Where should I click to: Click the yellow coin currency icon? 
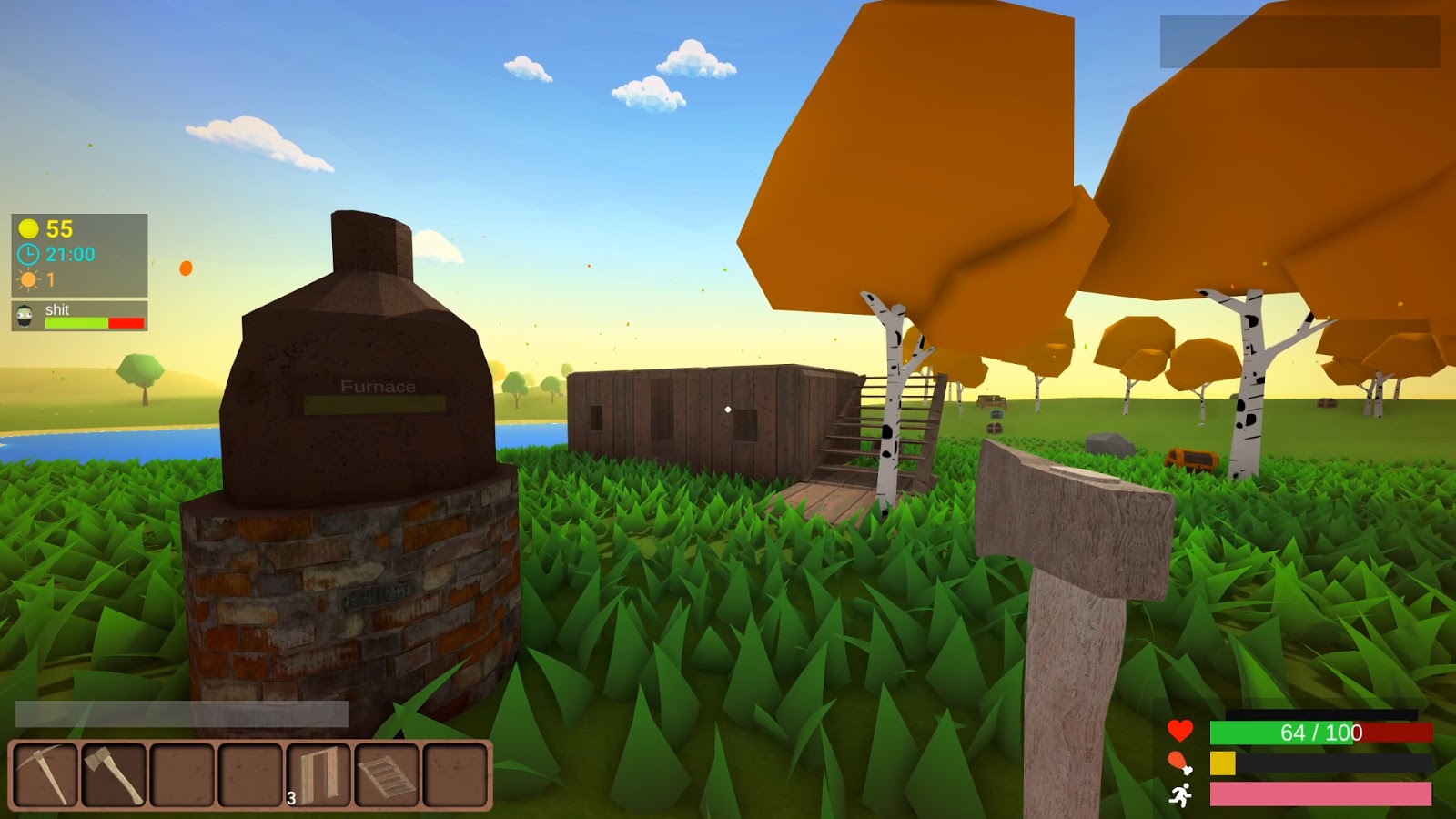pyautogui.click(x=27, y=228)
